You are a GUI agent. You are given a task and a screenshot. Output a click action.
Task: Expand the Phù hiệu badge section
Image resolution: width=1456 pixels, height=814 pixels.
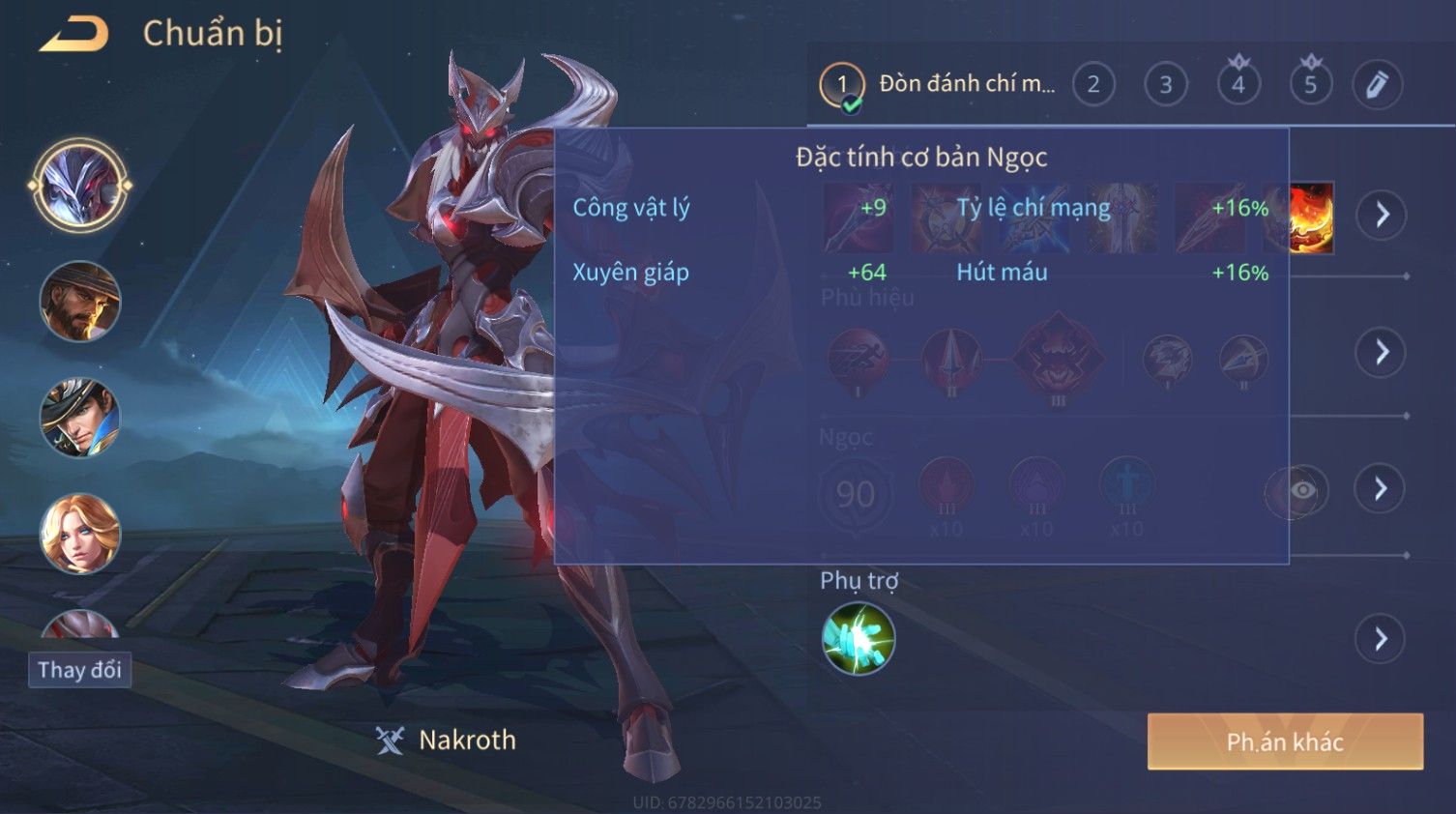[1381, 352]
